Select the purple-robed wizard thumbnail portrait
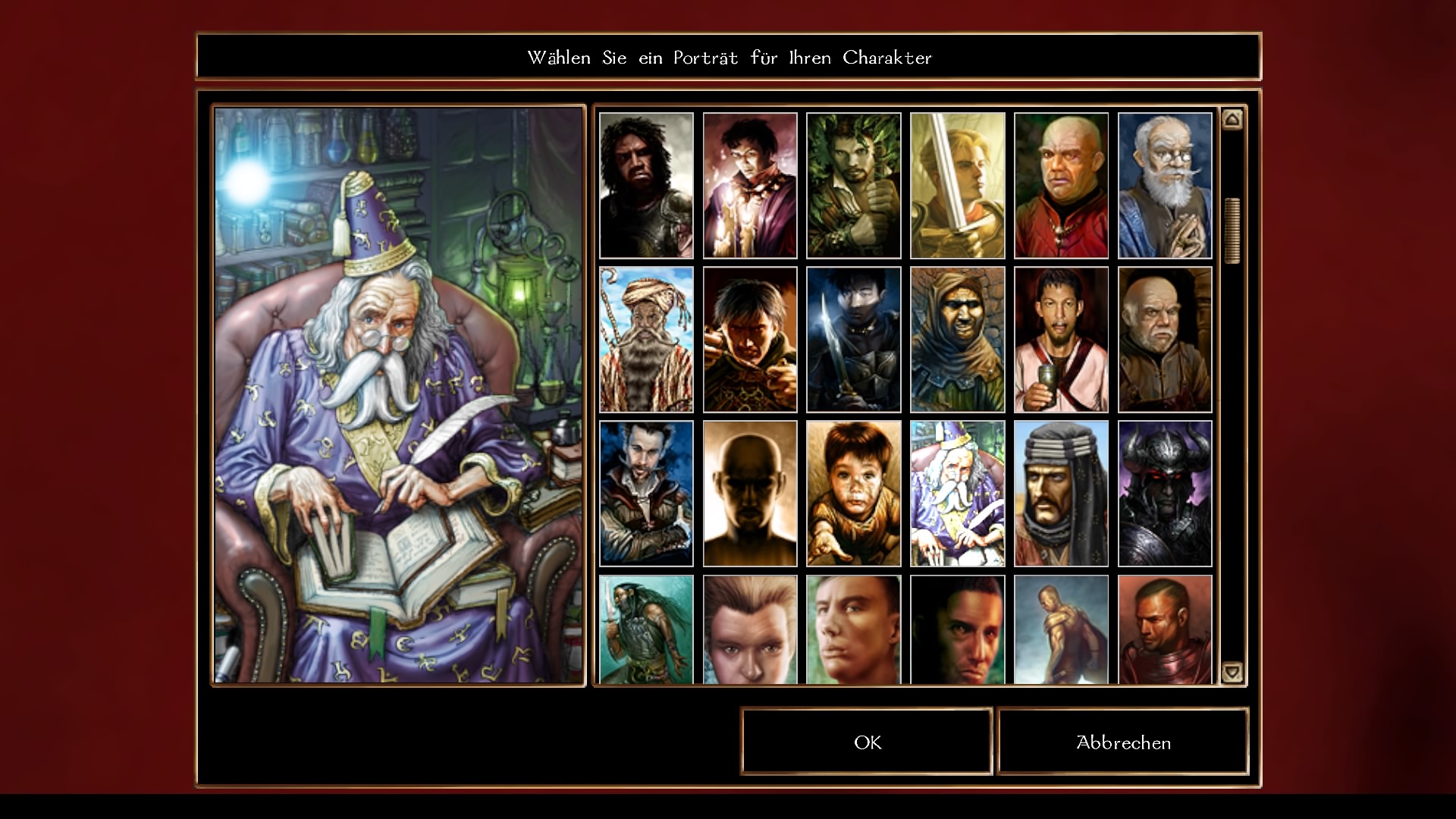 click(x=957, y=494)
